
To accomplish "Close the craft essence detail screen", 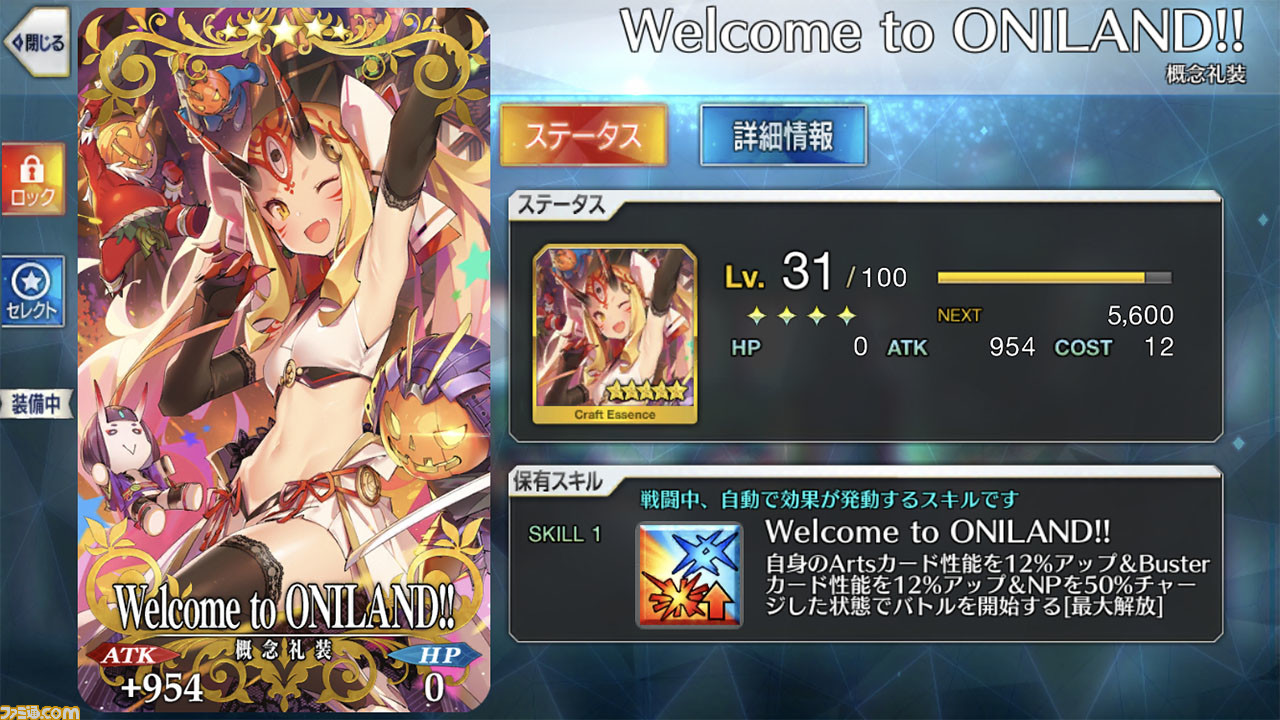I will click(35, 43).
